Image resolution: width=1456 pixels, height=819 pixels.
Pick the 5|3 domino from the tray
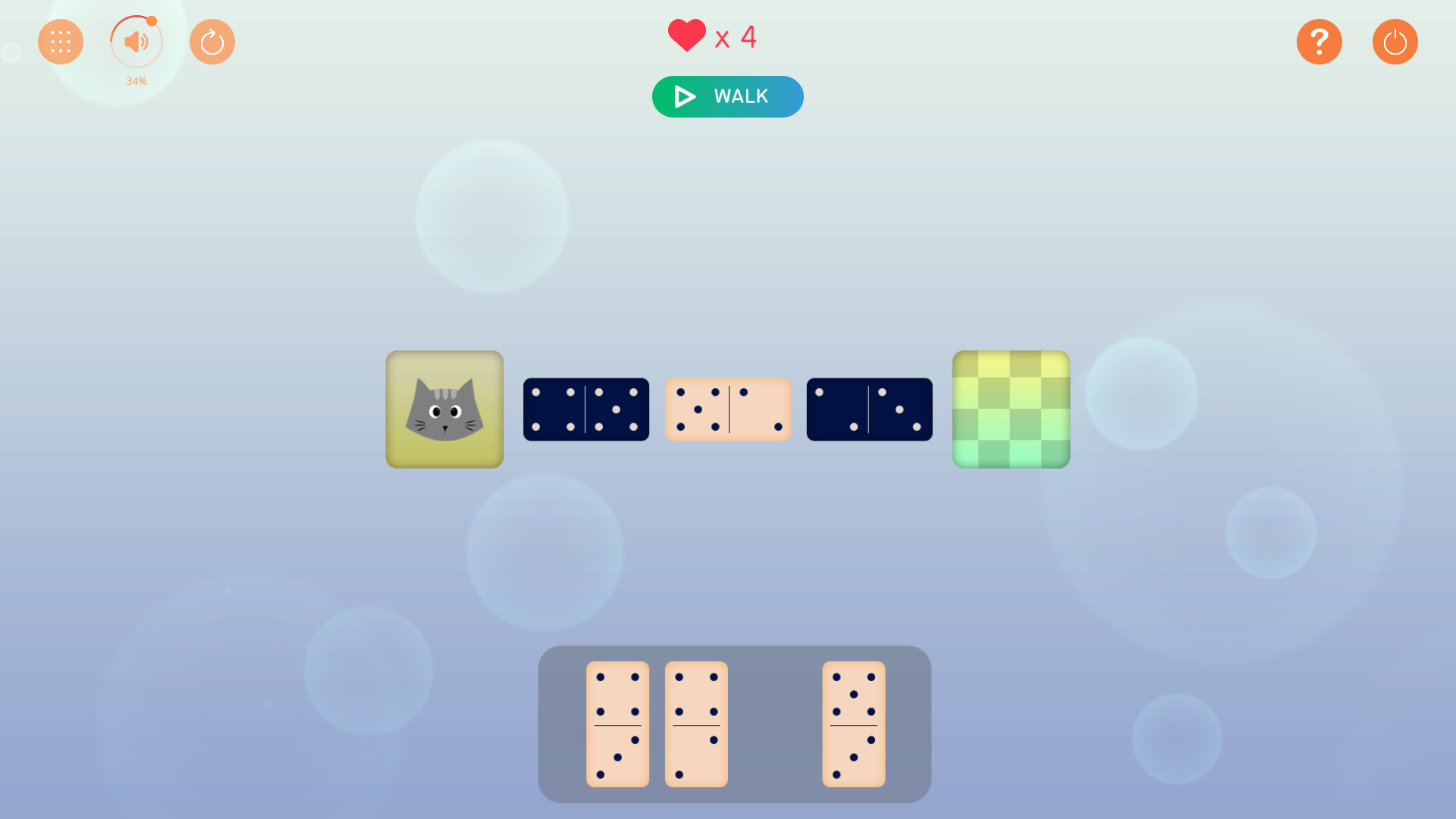pos(855,724)
